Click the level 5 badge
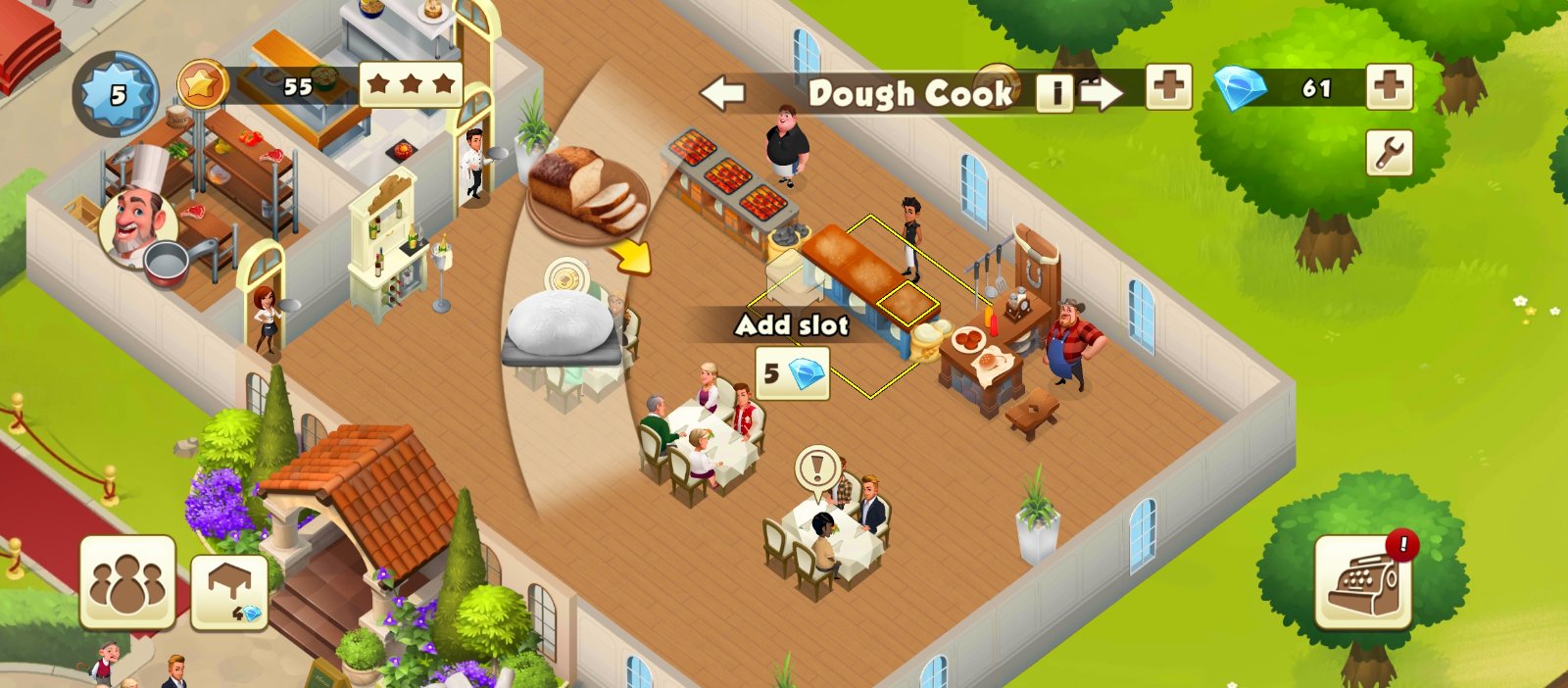Screen dimensions: 1568x688 (118, 95)
